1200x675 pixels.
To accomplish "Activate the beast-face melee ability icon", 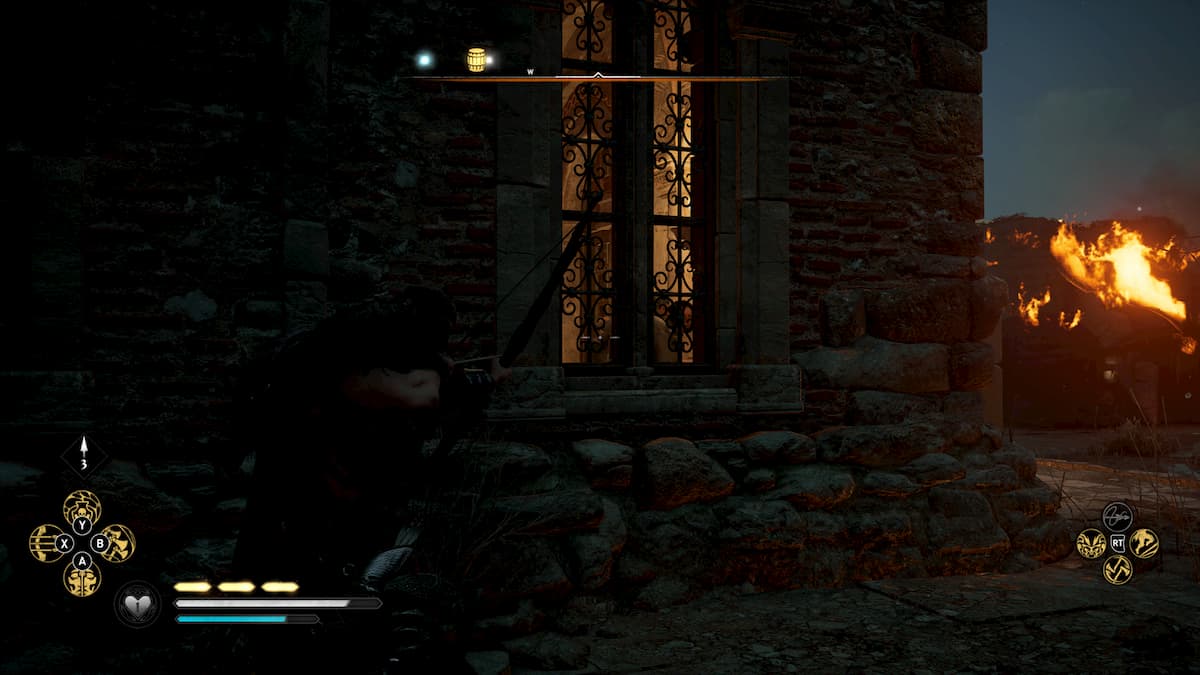I will (x=1091, y=544).
